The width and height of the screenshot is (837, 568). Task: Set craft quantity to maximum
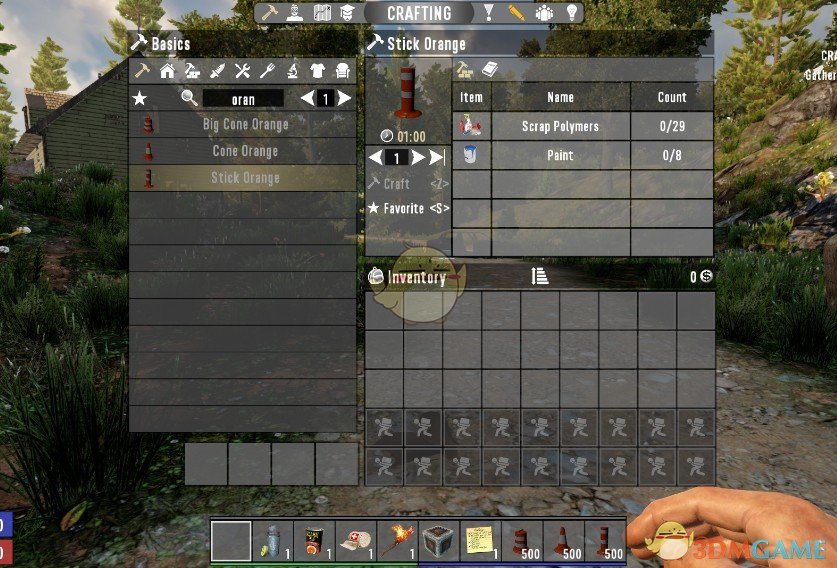point(437,157)
